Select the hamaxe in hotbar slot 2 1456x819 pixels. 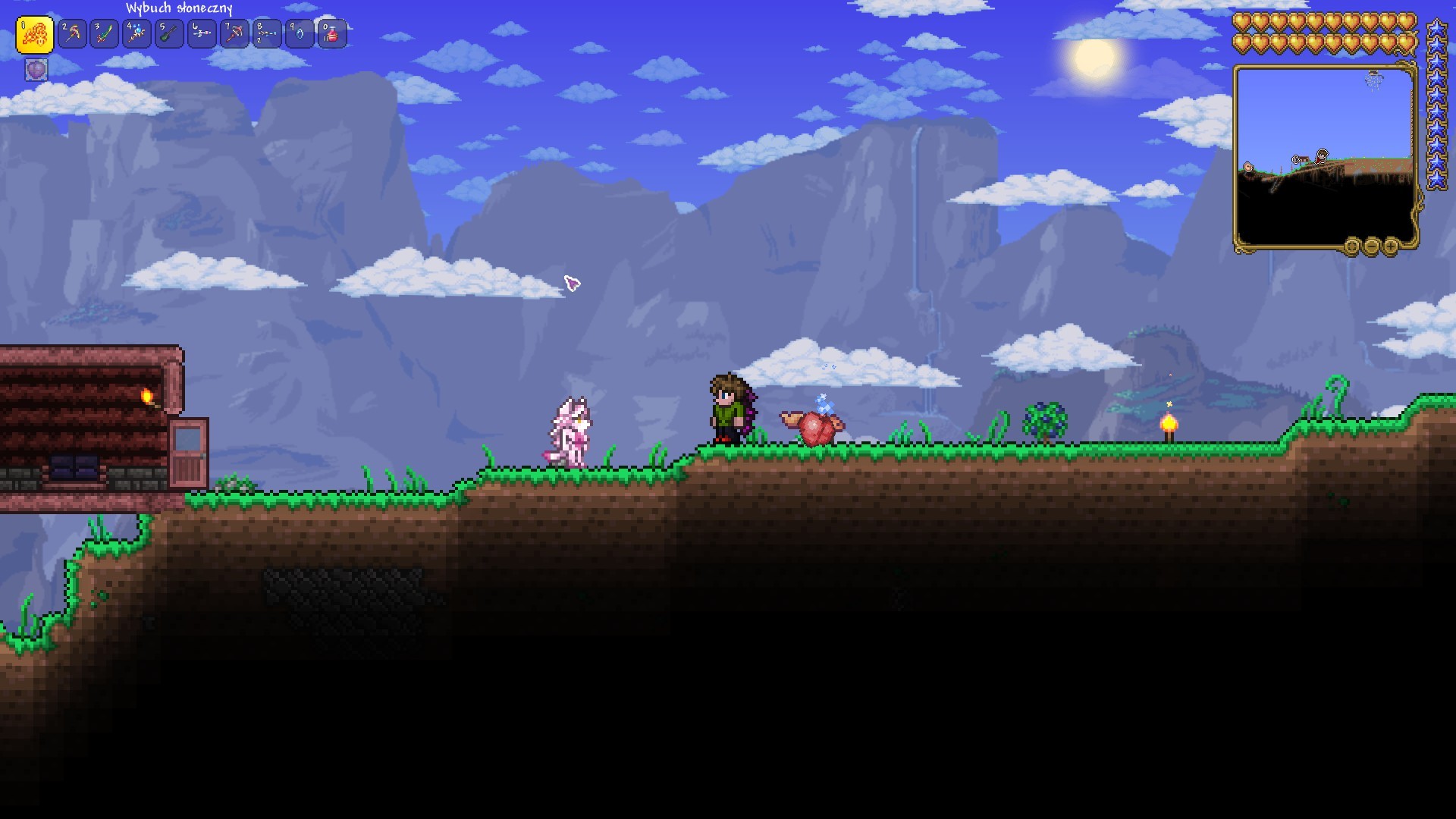click(x=72, y=33)
